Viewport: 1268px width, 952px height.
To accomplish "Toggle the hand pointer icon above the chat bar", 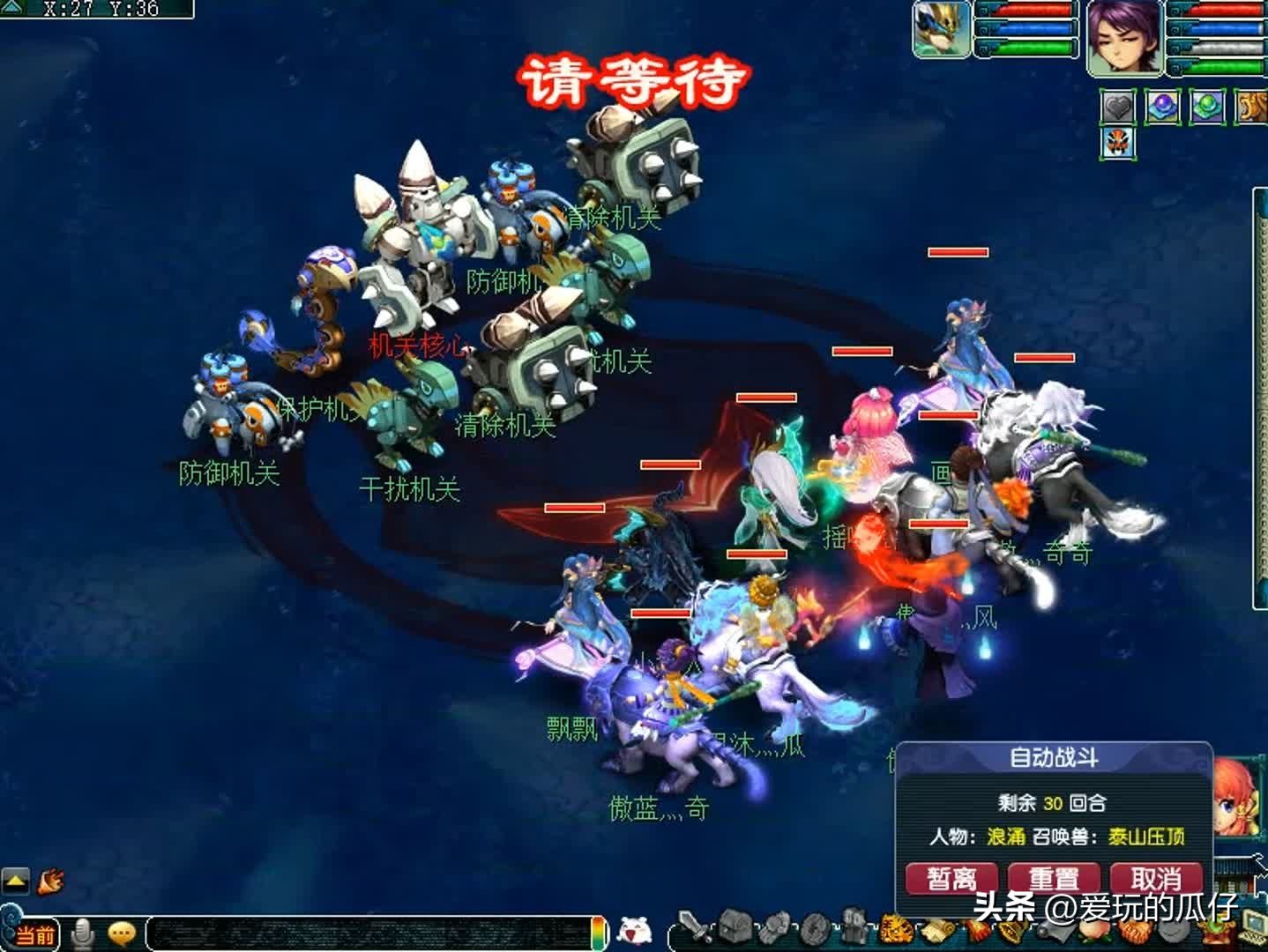I will [x=51, y=881].
